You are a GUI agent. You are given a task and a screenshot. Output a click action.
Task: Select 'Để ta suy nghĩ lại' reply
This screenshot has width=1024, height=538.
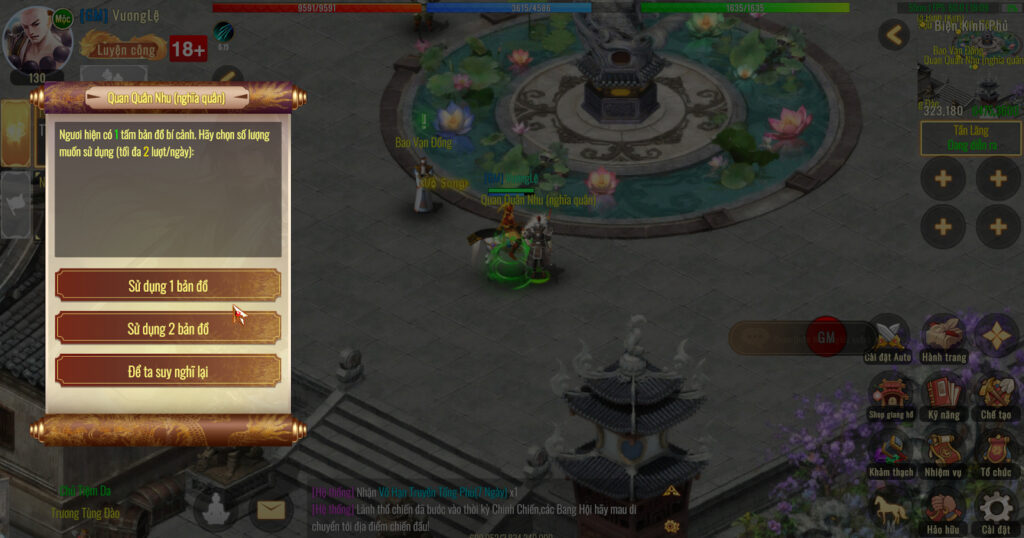(168, 371)
